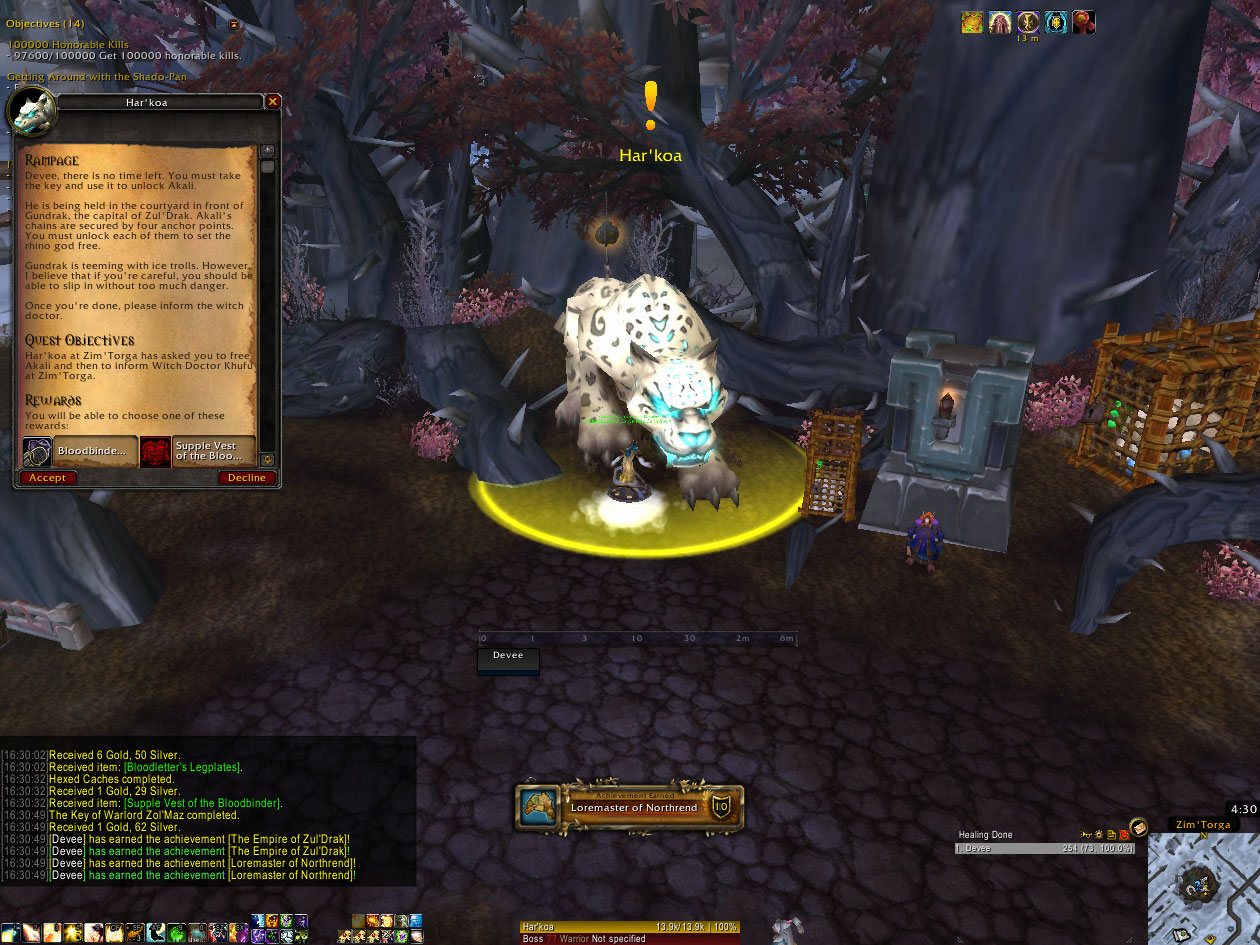Screen dimensions: 1260x945
Task: Select the Har'koa target frame bar
Action: coord(629,927)
